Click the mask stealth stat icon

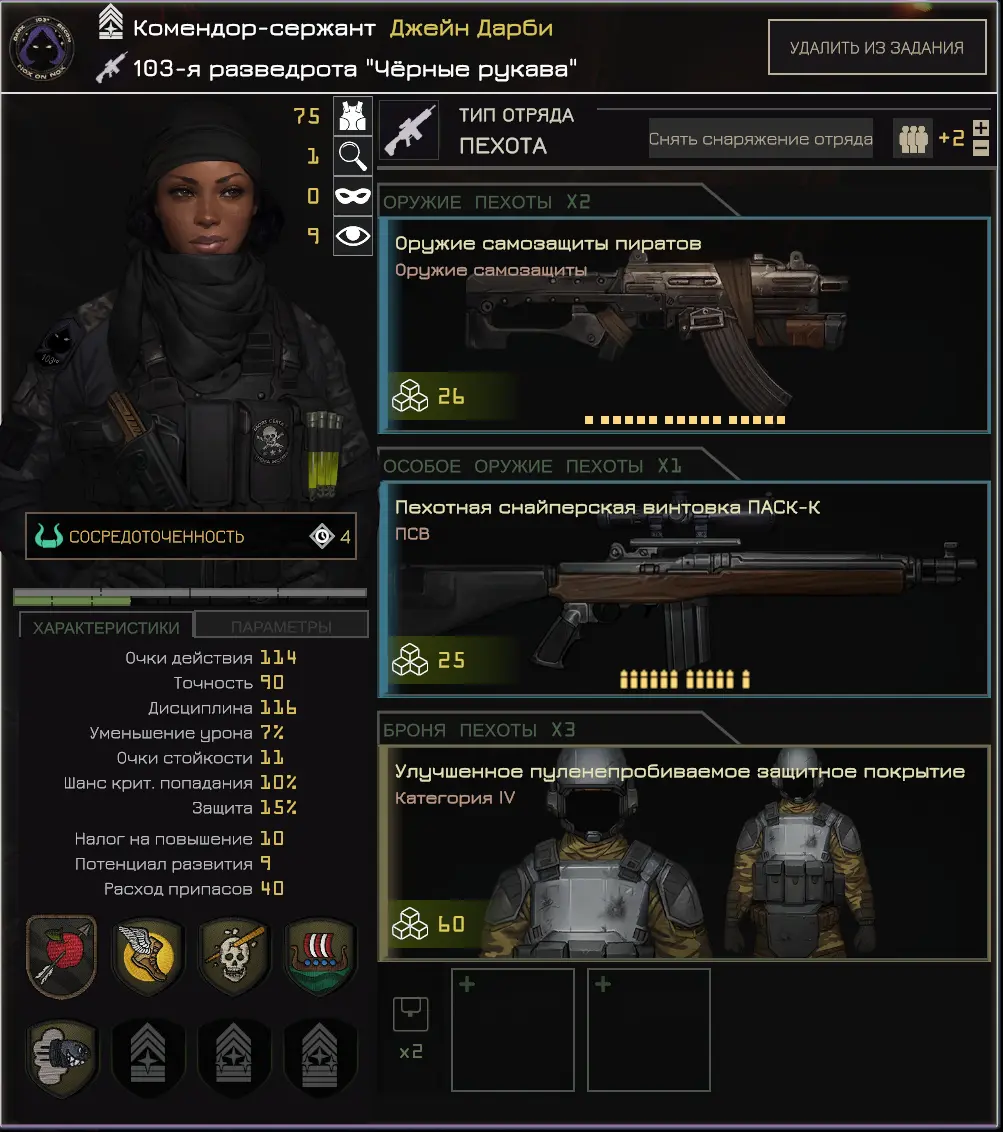point(352,196)
